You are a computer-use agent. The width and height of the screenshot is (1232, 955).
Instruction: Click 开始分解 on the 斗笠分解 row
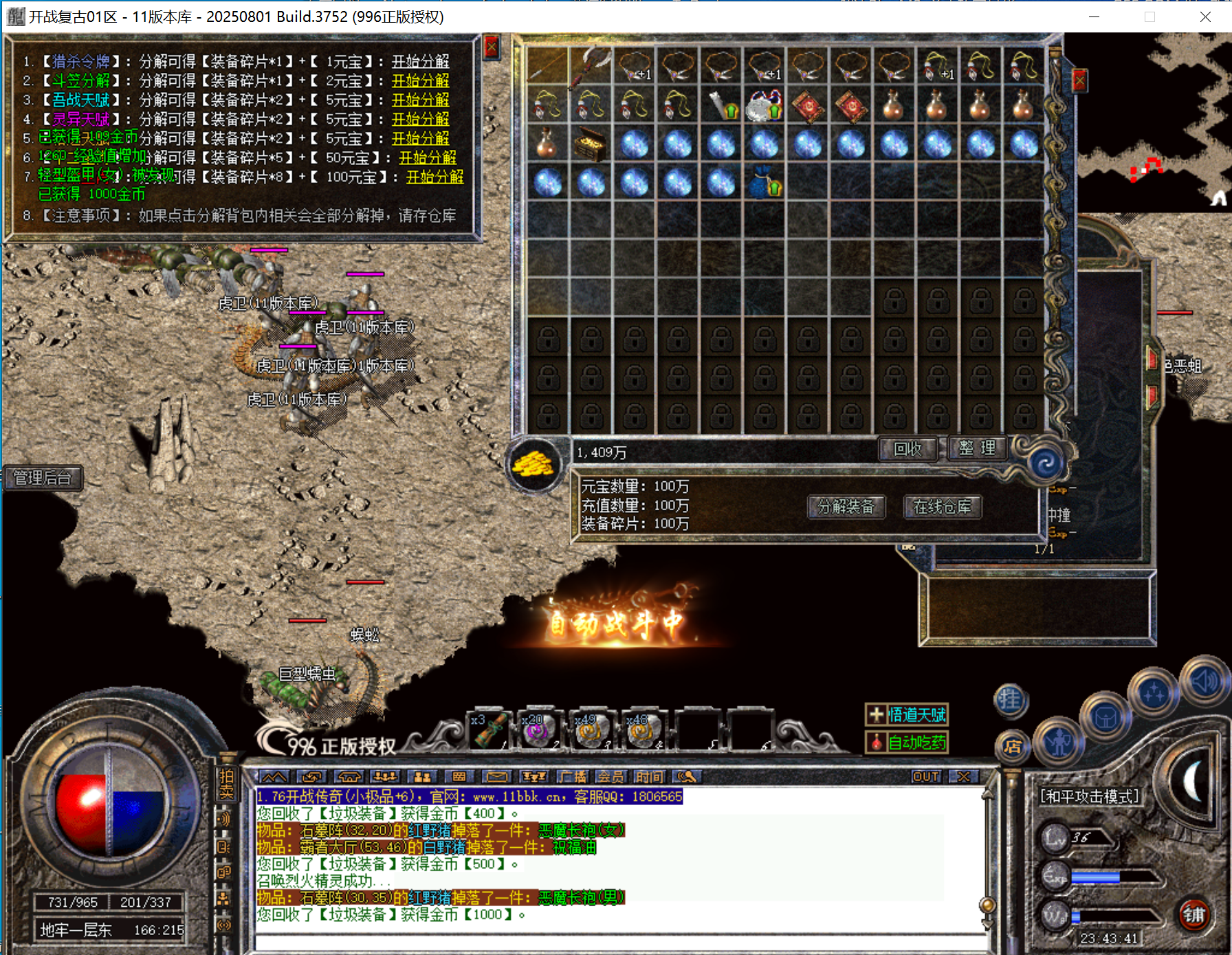point(420,81)
